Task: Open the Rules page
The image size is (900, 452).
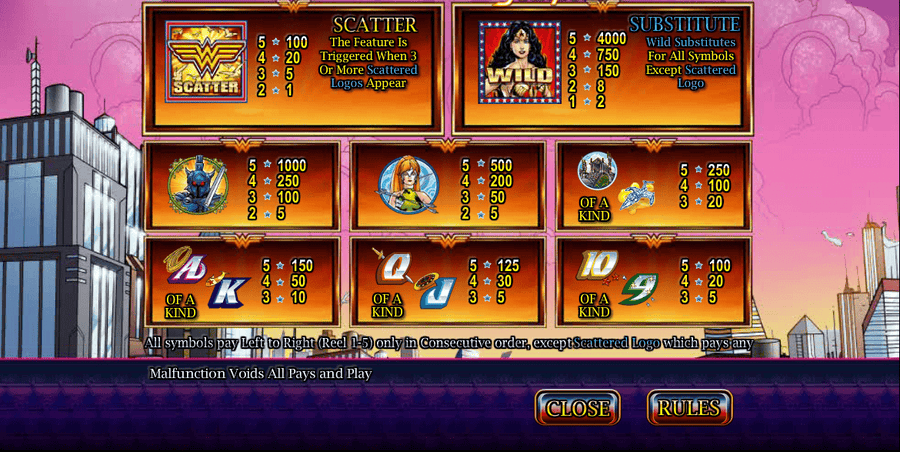Action: coord(689,408)
